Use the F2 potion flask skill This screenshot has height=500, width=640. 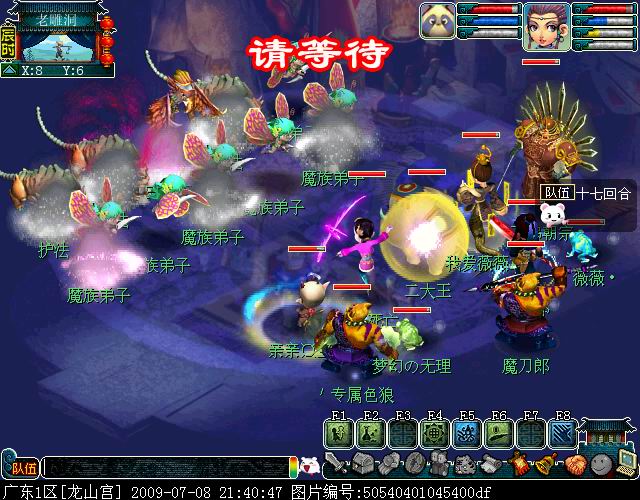coord(370,432)
